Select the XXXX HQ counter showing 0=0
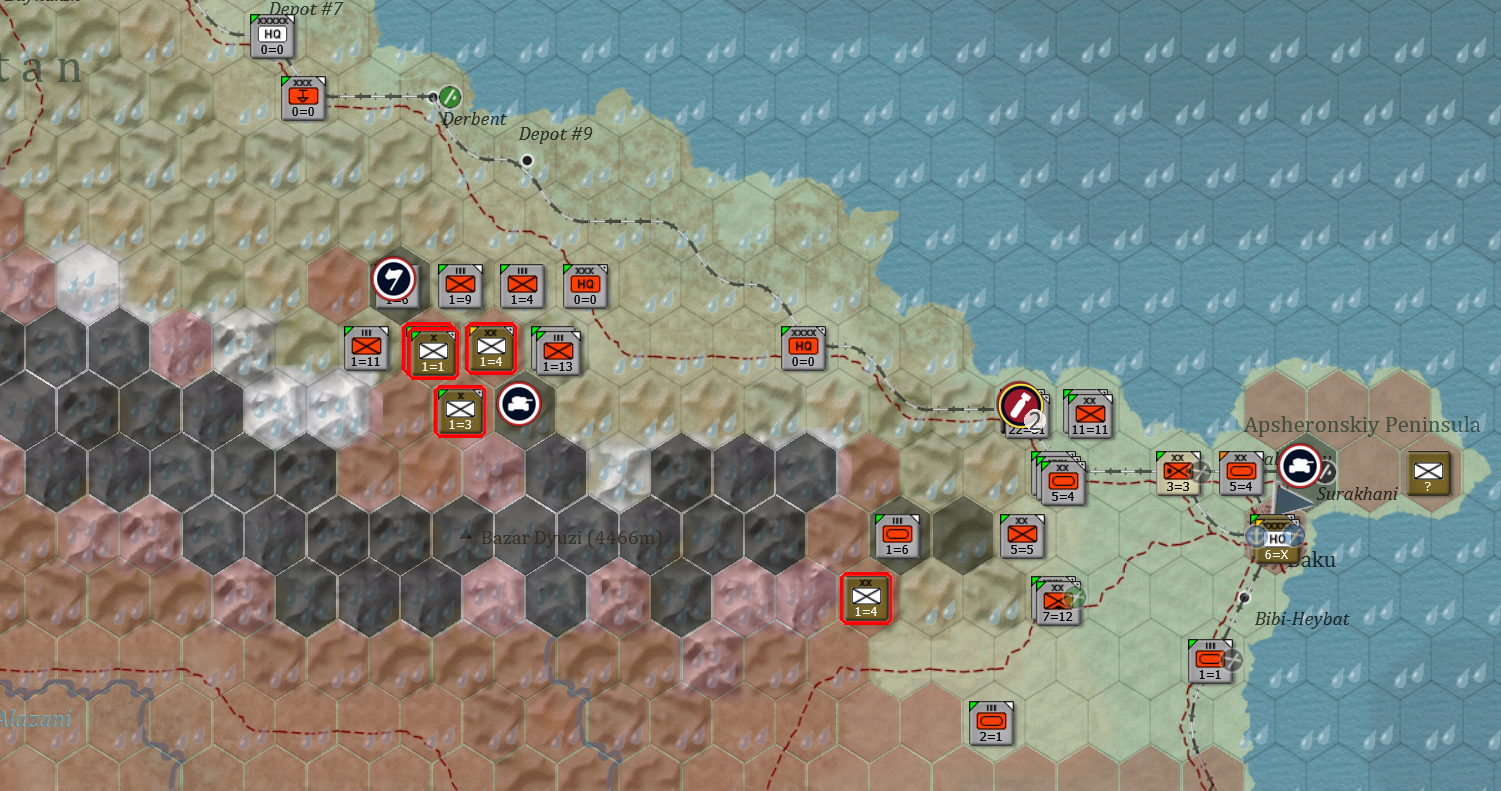 (x=801, y=346)
